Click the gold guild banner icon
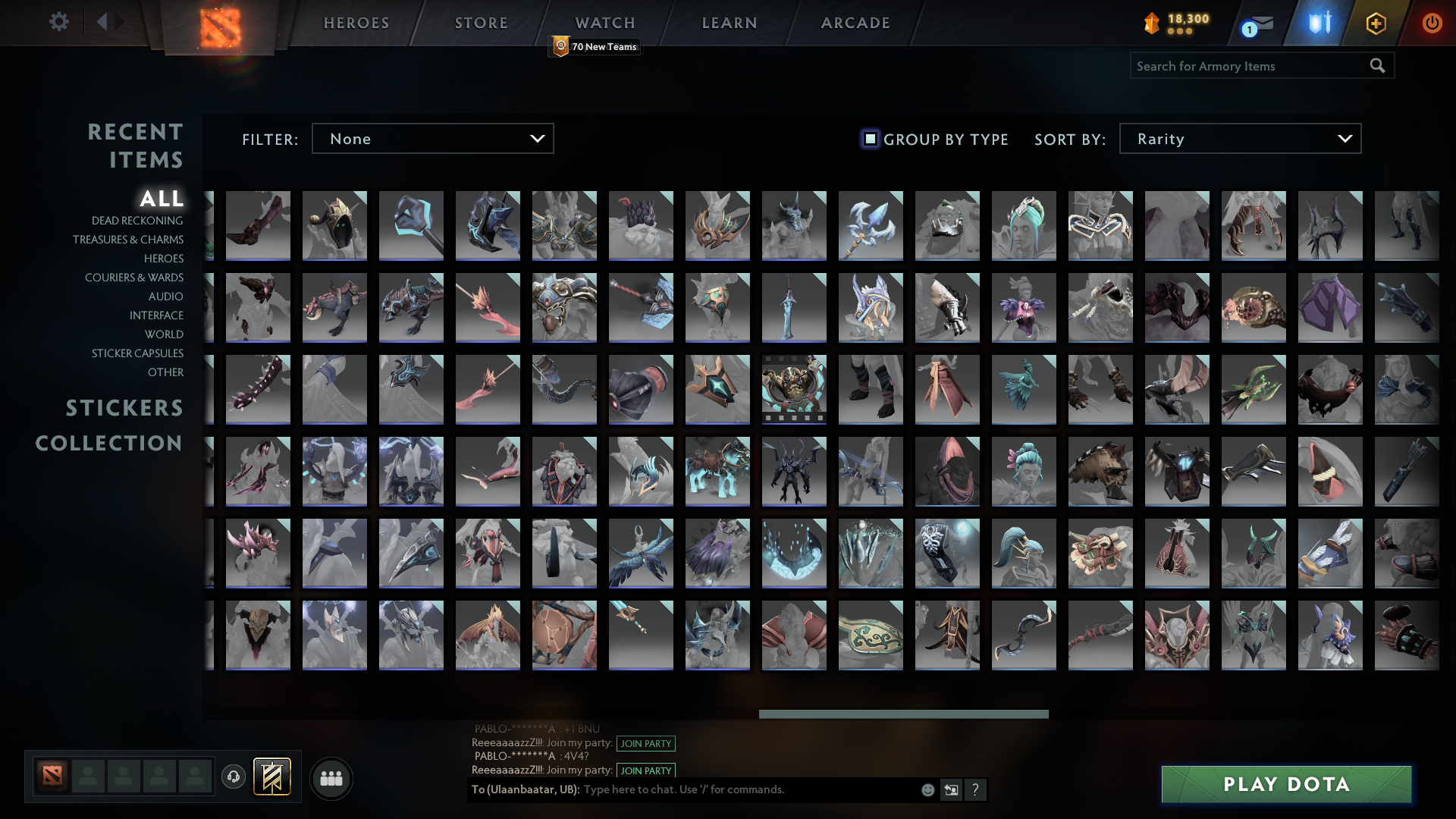The width and height of the screenshot is (1456, 819). (273, 777)
